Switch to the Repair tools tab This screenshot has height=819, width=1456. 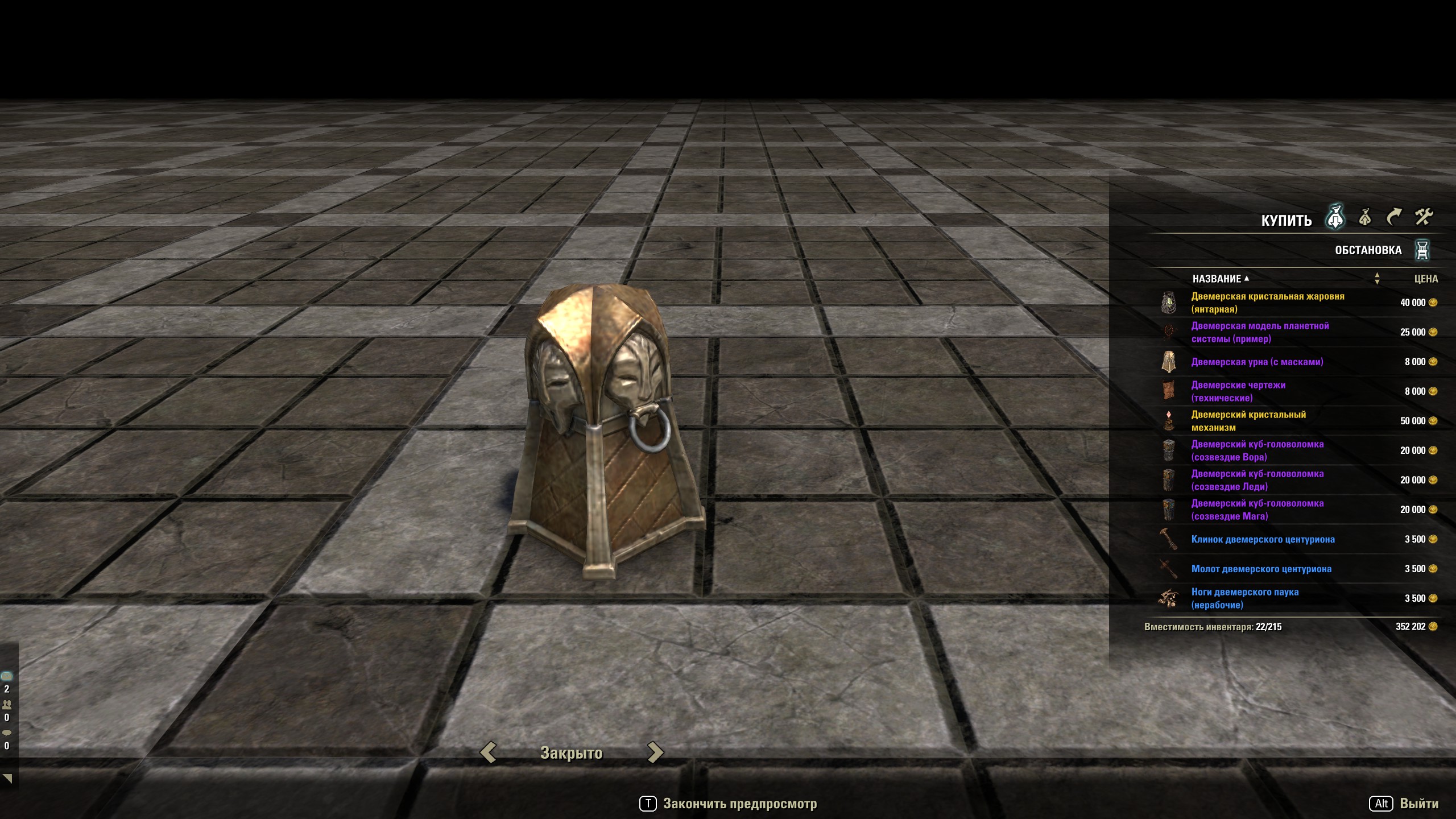click(x=1424, y=217)
